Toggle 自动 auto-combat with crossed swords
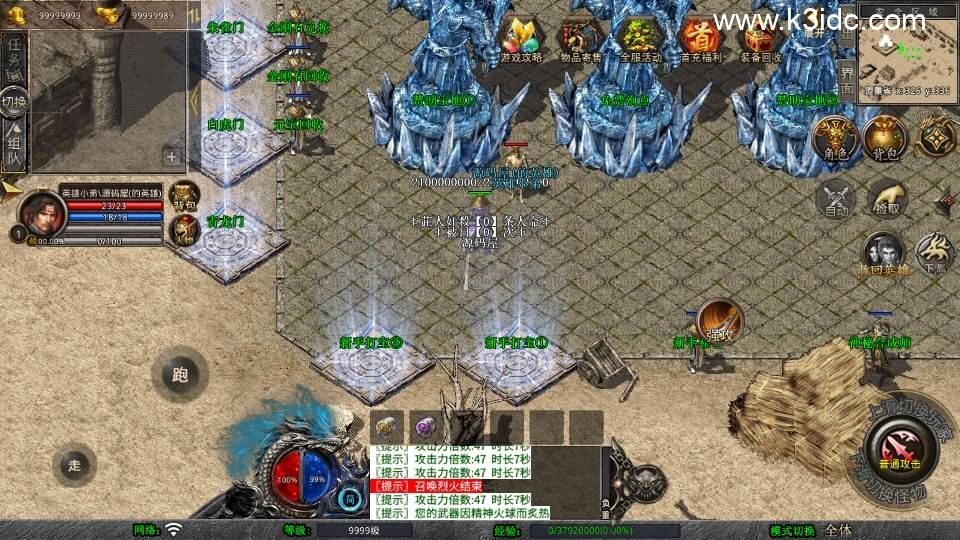 point(836,196)
